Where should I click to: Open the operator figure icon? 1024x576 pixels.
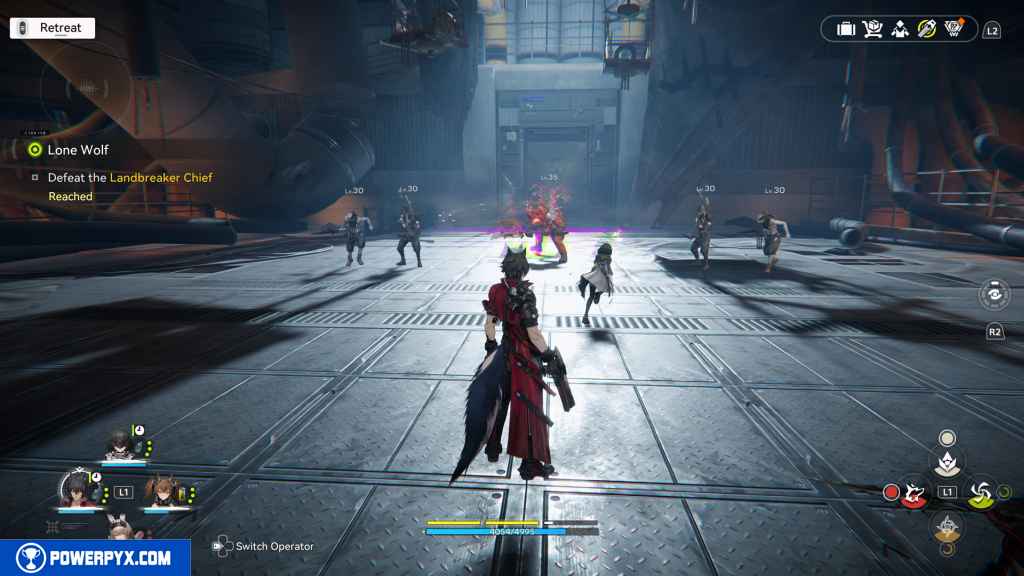(900, 29)
